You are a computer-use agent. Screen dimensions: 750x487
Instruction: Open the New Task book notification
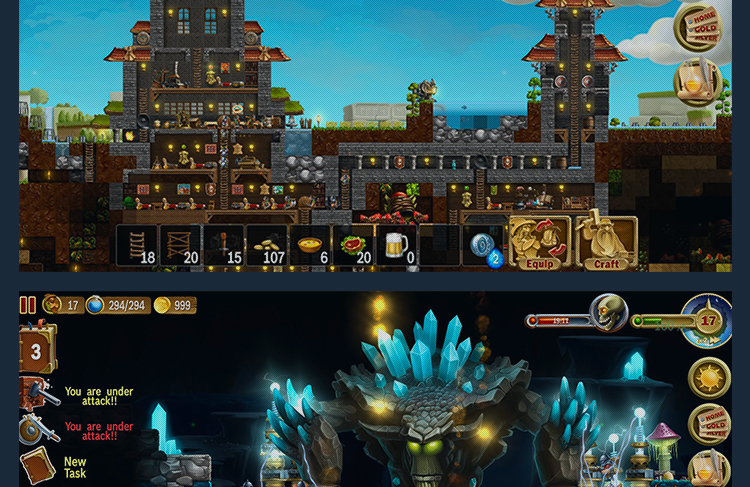pyautogui.click(x=37, y=467)
